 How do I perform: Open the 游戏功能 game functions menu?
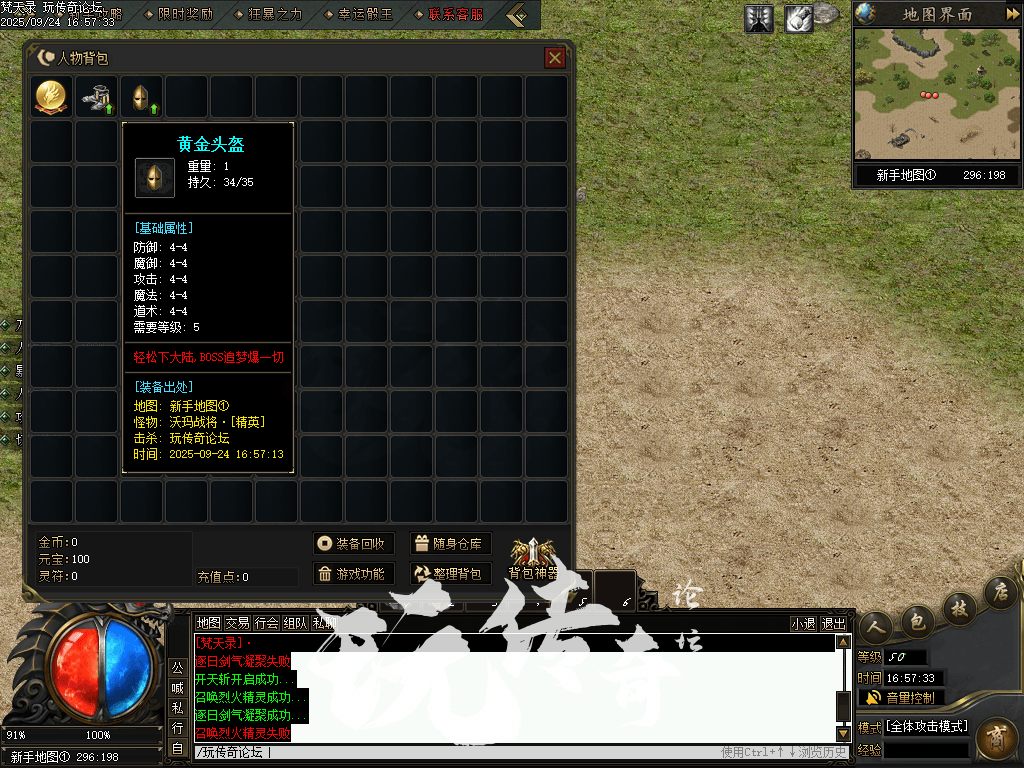[x=353, y=574]
